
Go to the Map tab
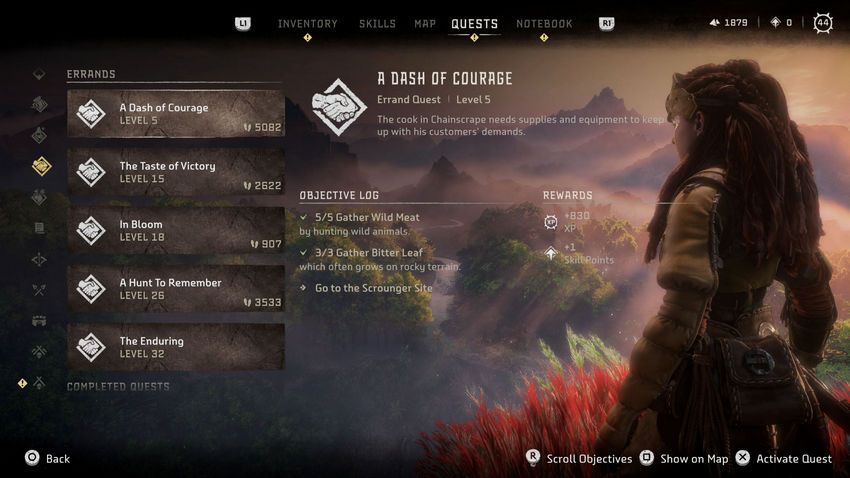point(425,24)
